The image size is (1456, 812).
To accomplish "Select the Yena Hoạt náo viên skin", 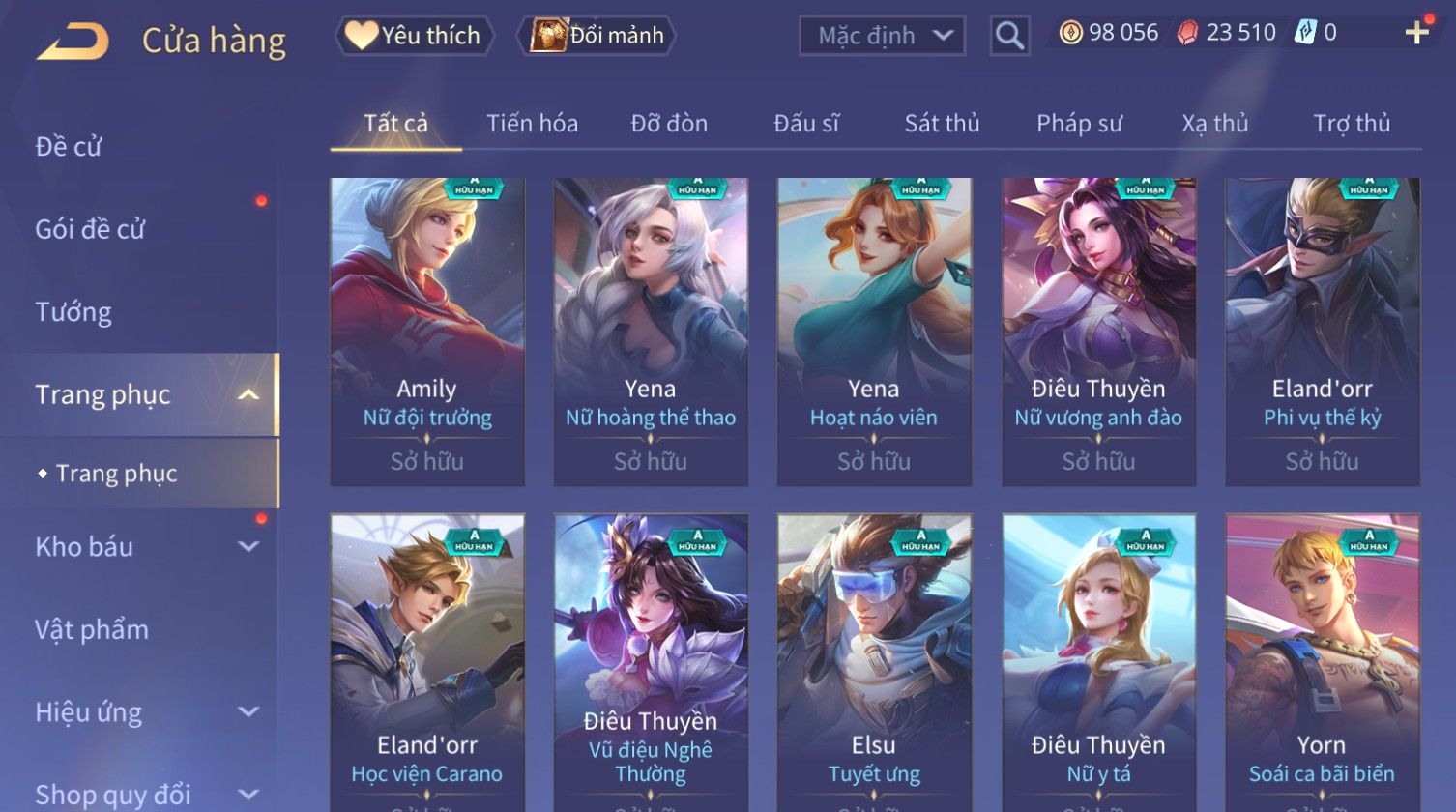I will tap(874, 329).
